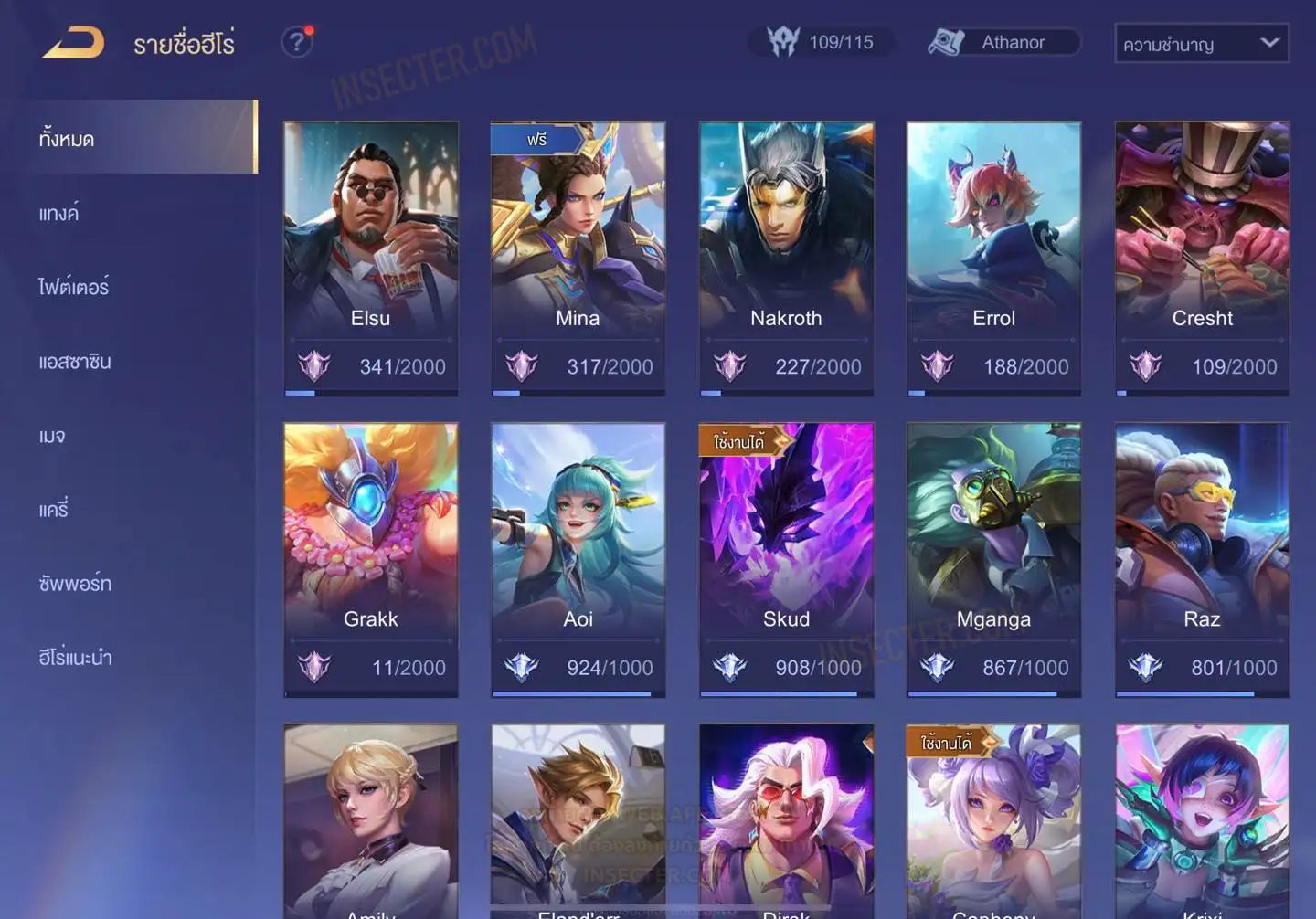
Task: Select the แอสซาซิน (Assassin) category
Action: [x=75, y=362]
